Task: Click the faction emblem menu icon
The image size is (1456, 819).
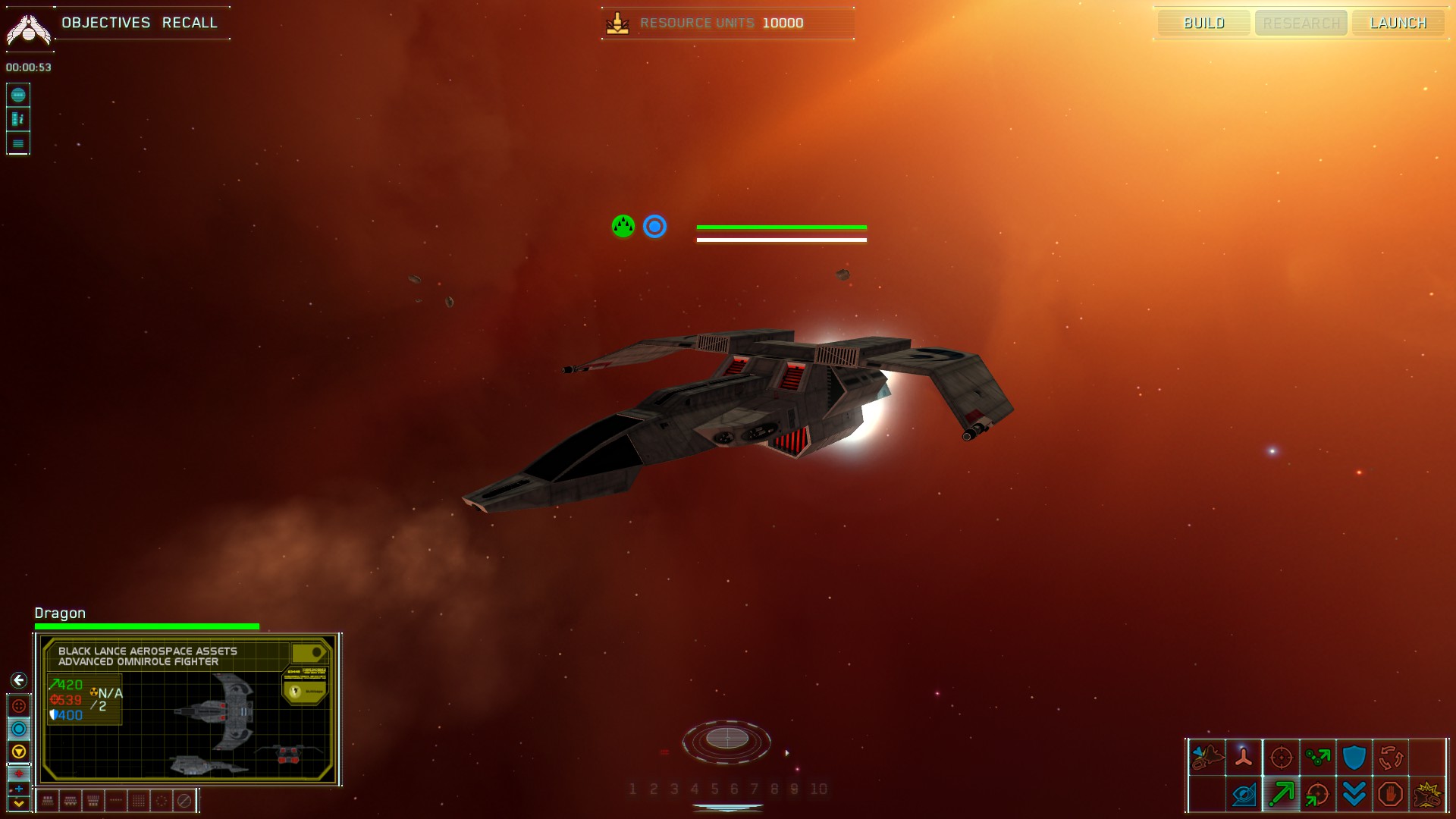Action: pos(28,29)
